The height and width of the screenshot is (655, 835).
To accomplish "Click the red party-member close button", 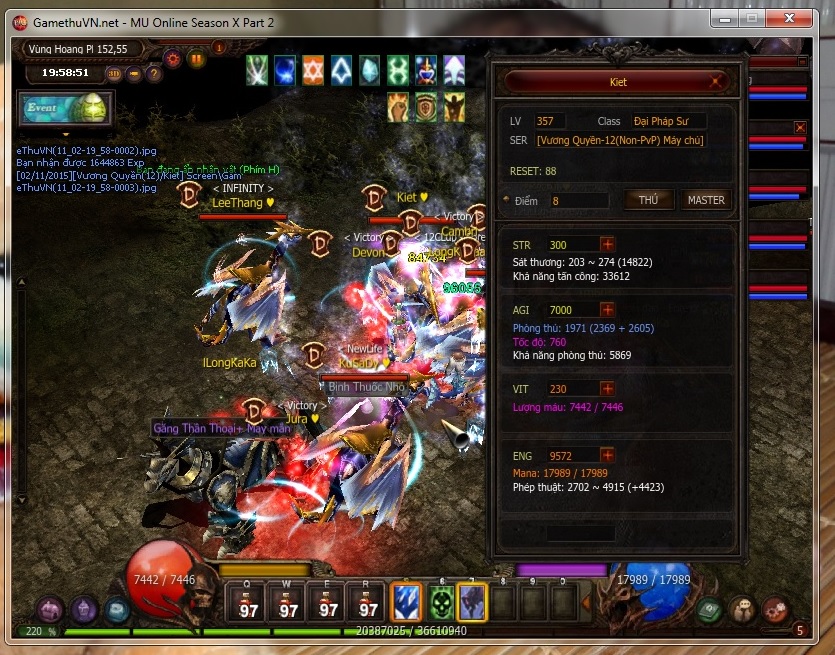I will [799, 127].
